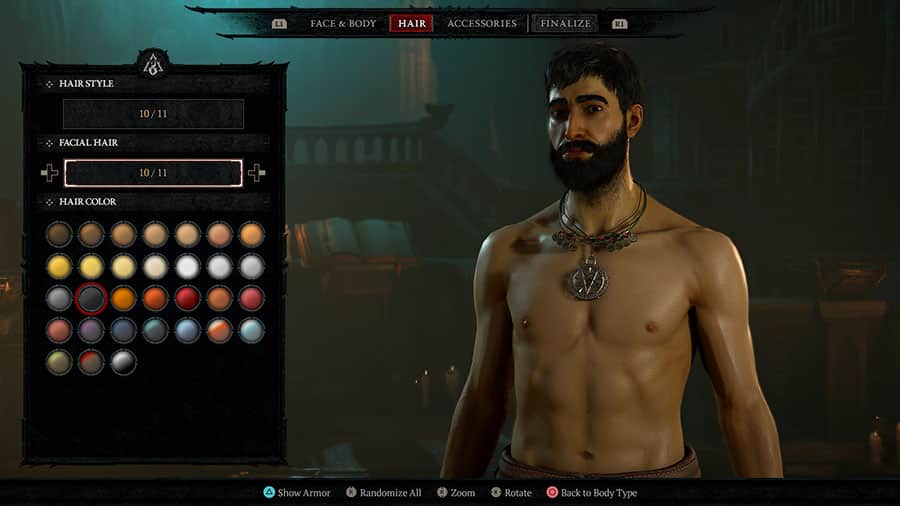Select the currently highlighted charcoal hair color

[91, 298]
